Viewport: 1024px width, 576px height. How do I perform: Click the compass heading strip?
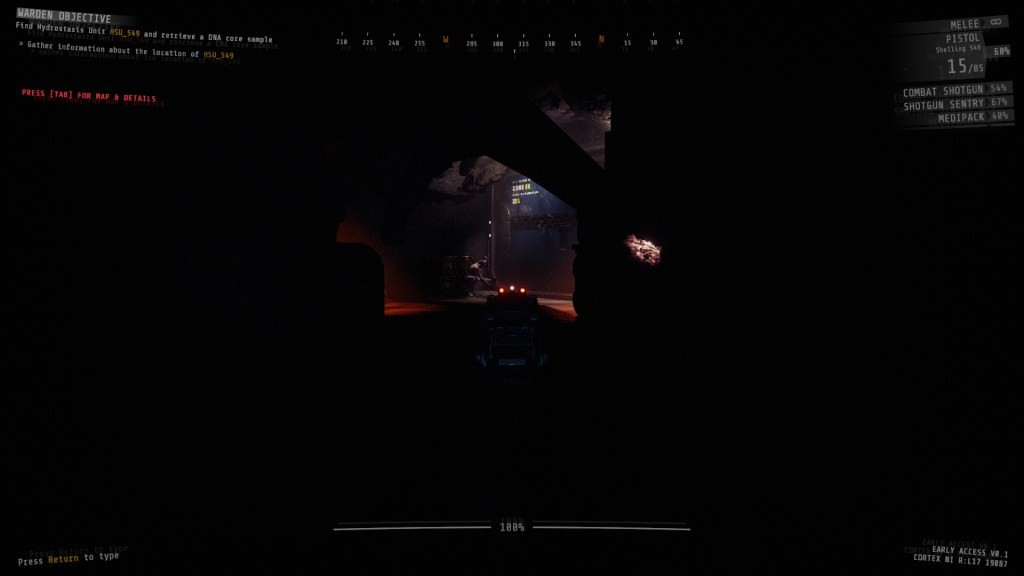(511, 42)
